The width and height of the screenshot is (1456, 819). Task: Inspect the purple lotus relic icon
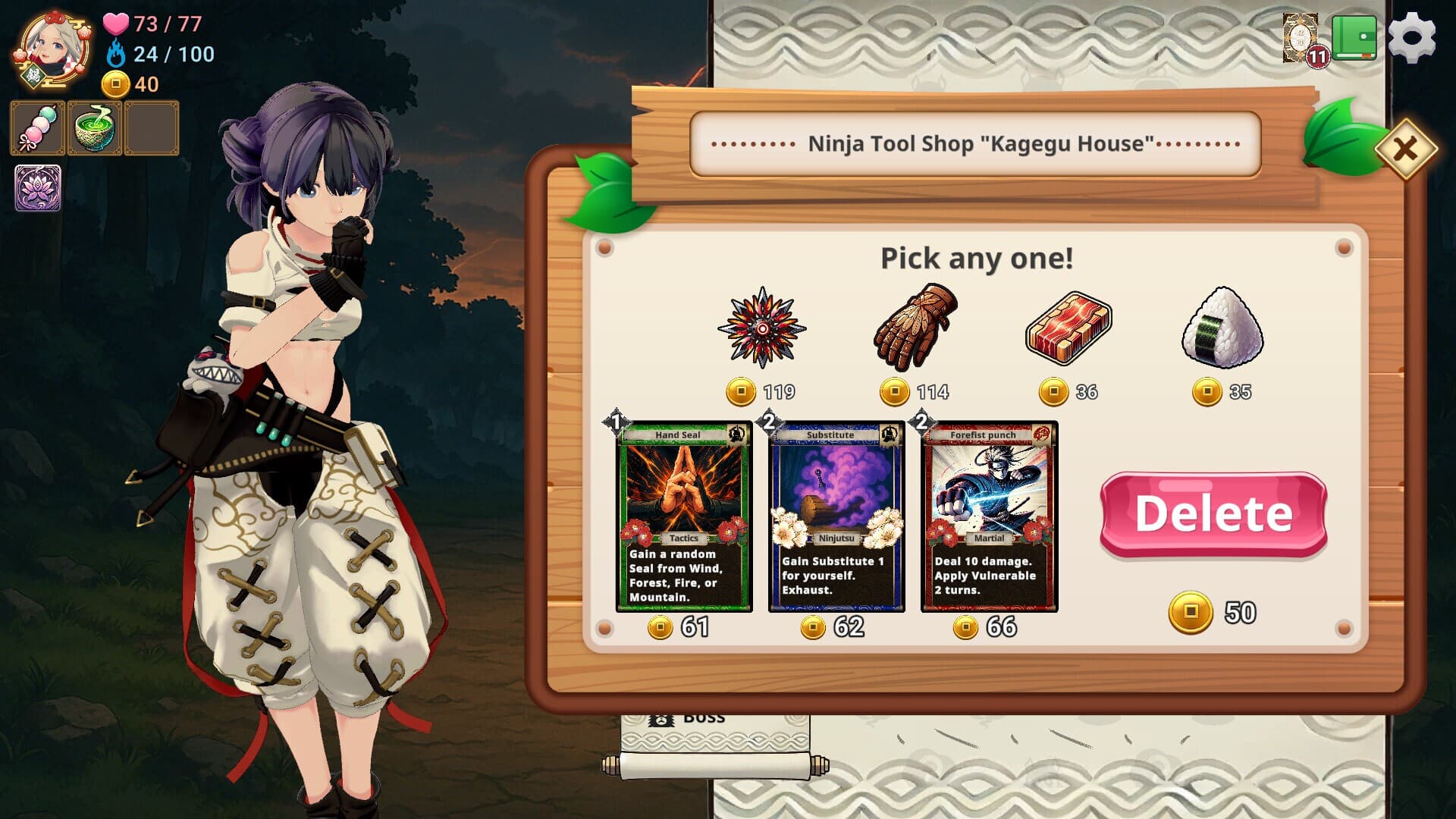(38, 188)
